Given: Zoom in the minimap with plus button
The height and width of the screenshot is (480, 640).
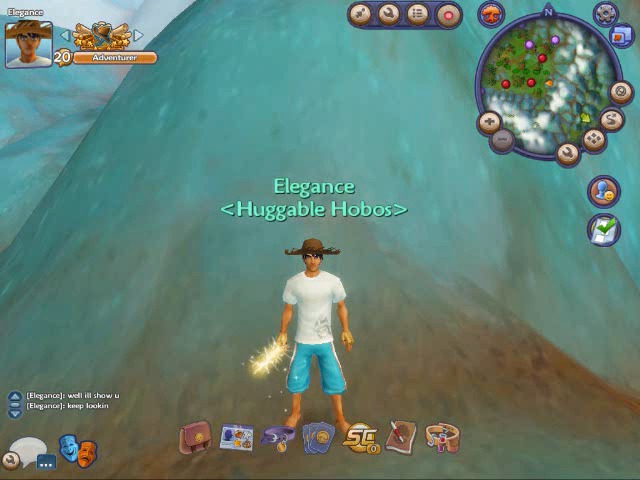Looking at the screenshot, I should (x=489, y=122).
